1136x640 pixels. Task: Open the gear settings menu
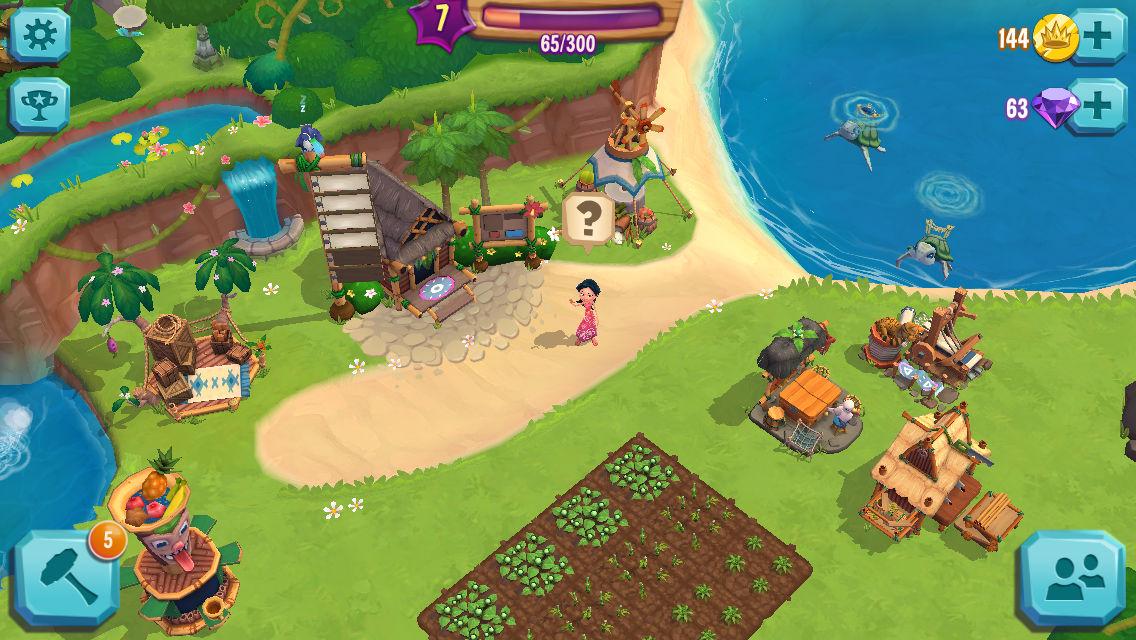[x=39, y=34]
